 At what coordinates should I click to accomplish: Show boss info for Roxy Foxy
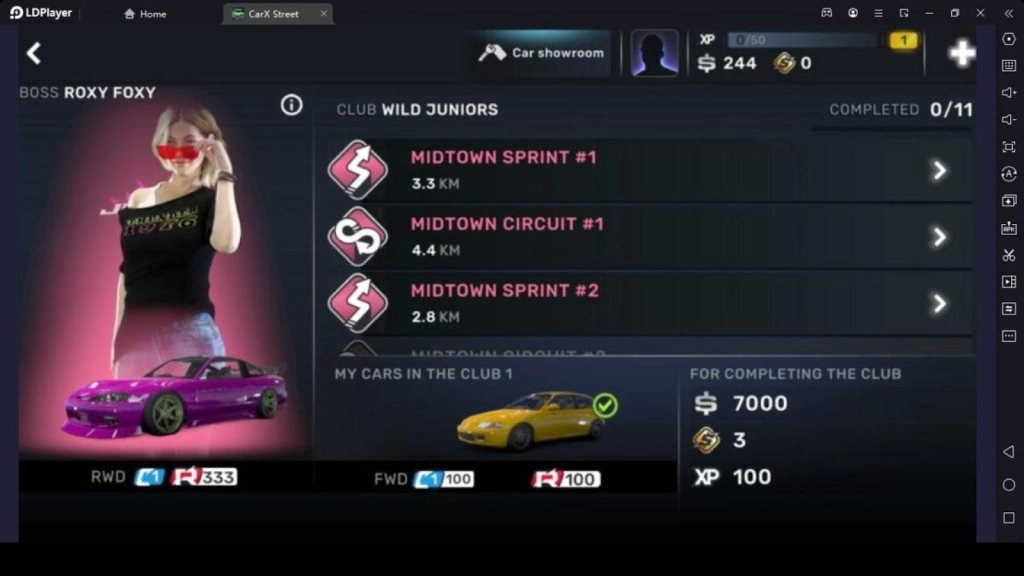coord(291,105)
